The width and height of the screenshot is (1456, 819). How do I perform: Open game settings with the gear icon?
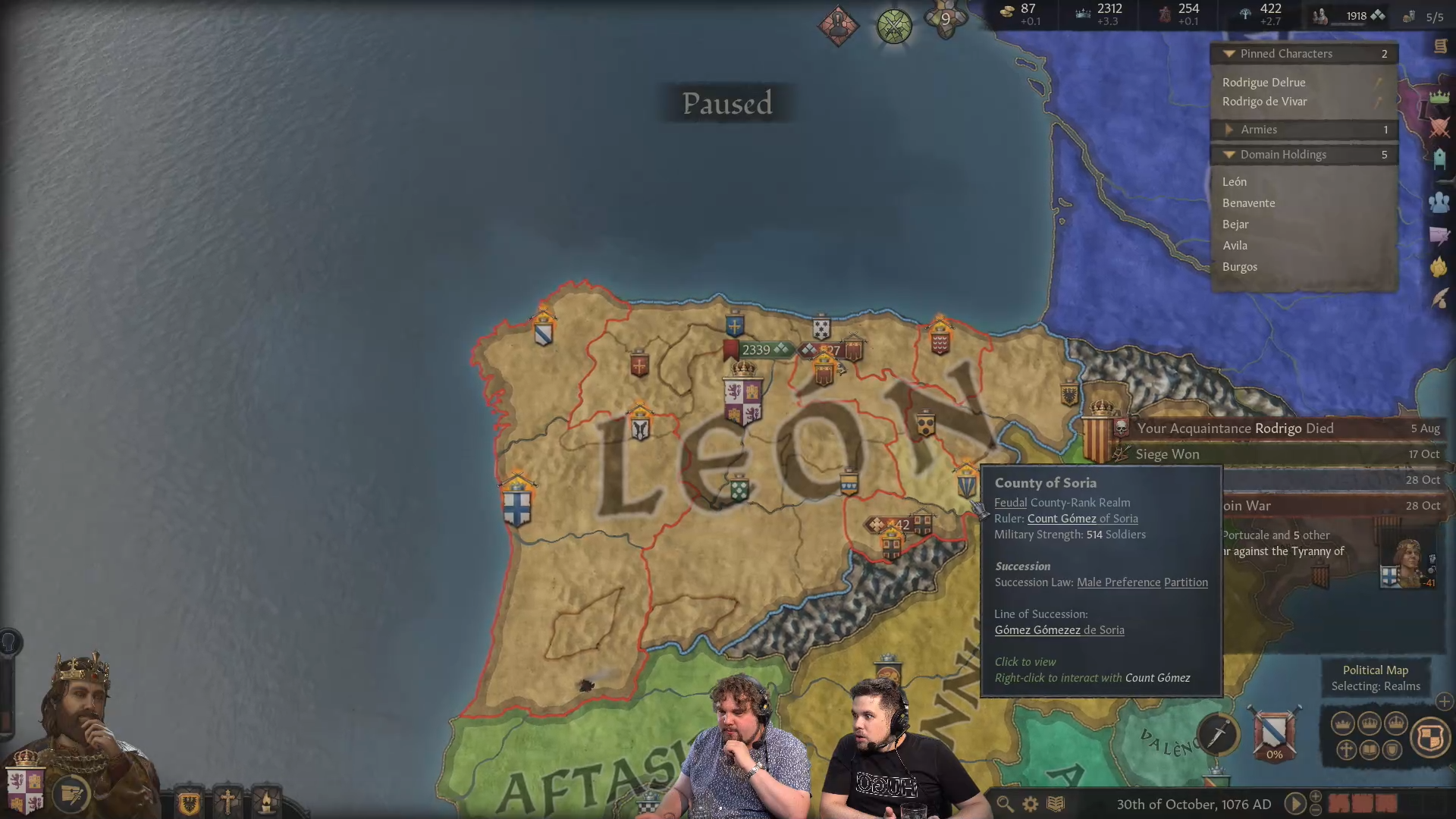(1030, 804)
